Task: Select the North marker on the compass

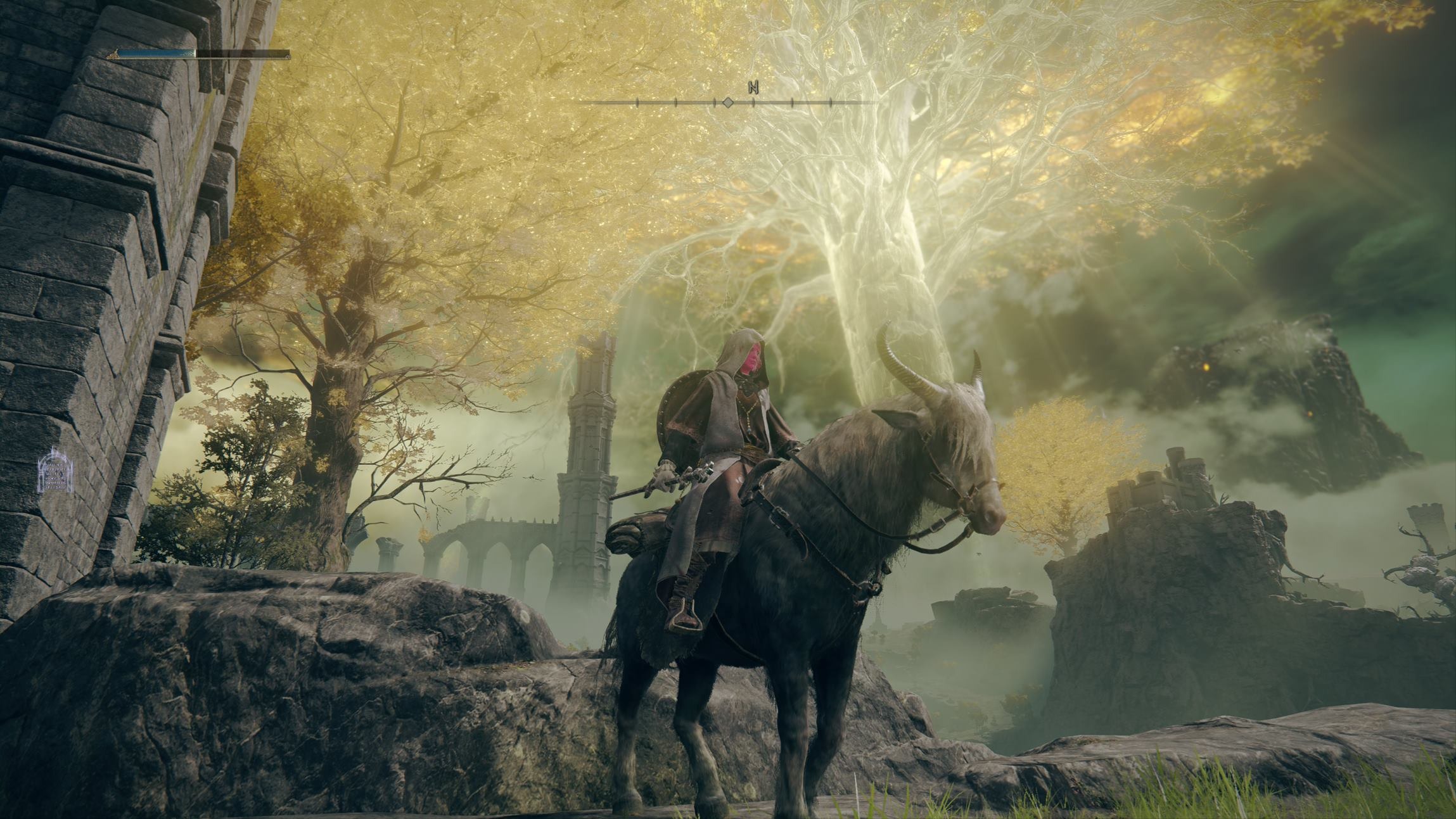Action: (x=753, y=87)
